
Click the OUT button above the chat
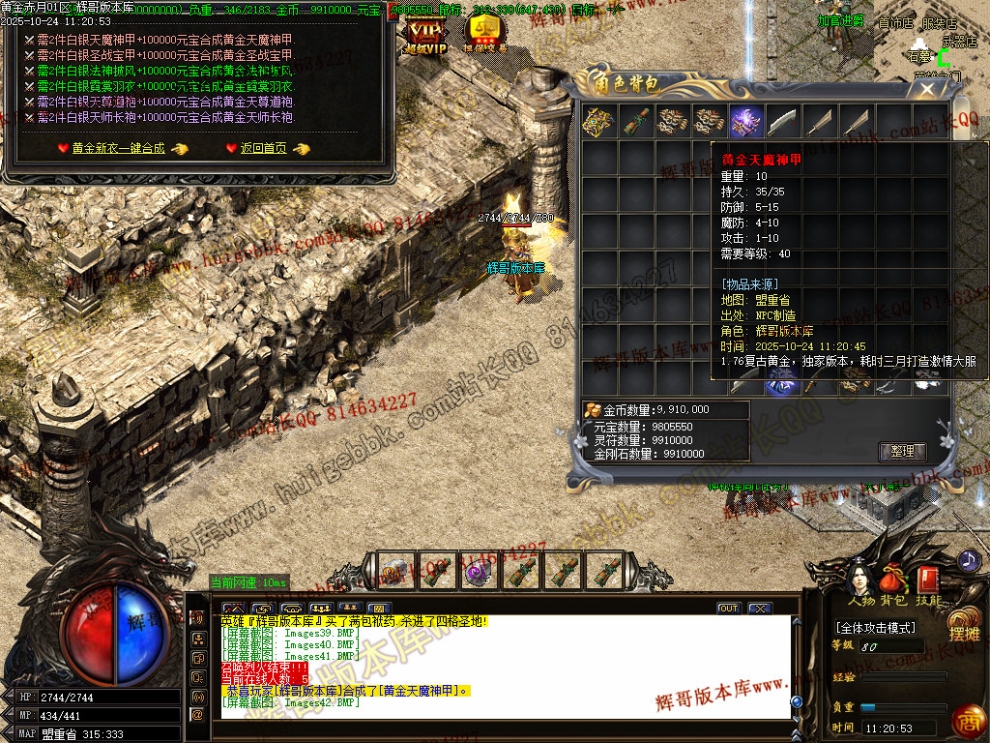click(x=728, y=608)
